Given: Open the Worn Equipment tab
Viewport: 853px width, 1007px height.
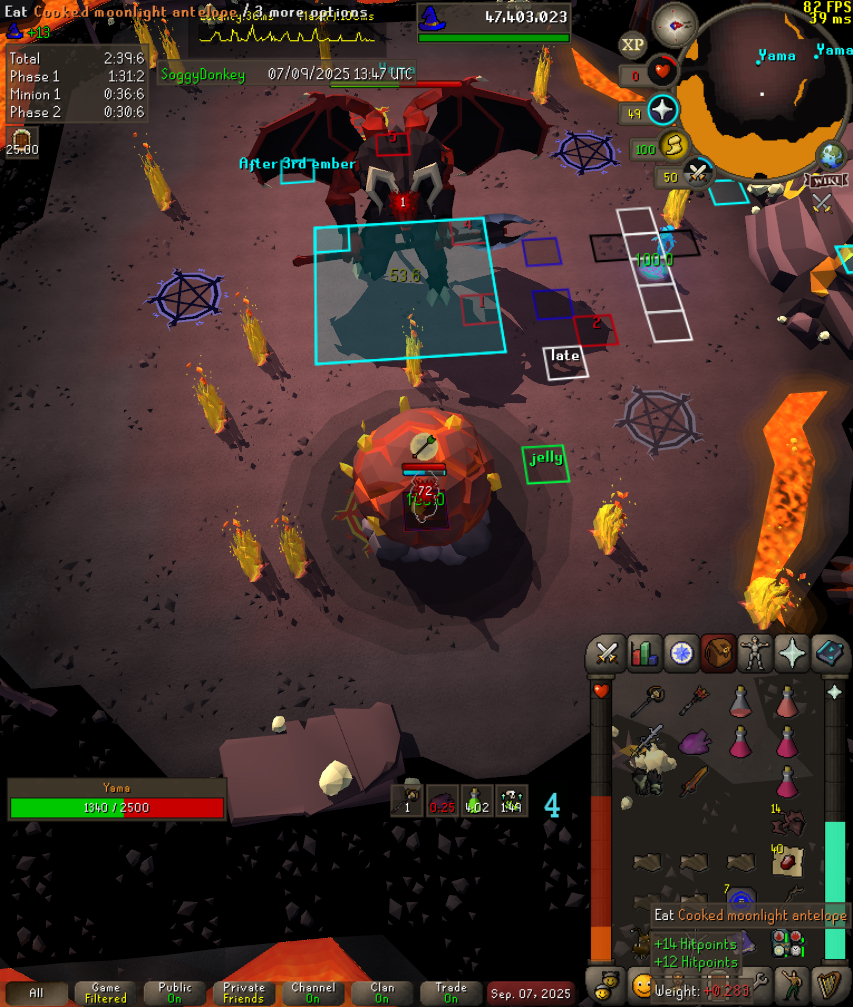Looking at the screenshot, I should (x=755, y=654).
